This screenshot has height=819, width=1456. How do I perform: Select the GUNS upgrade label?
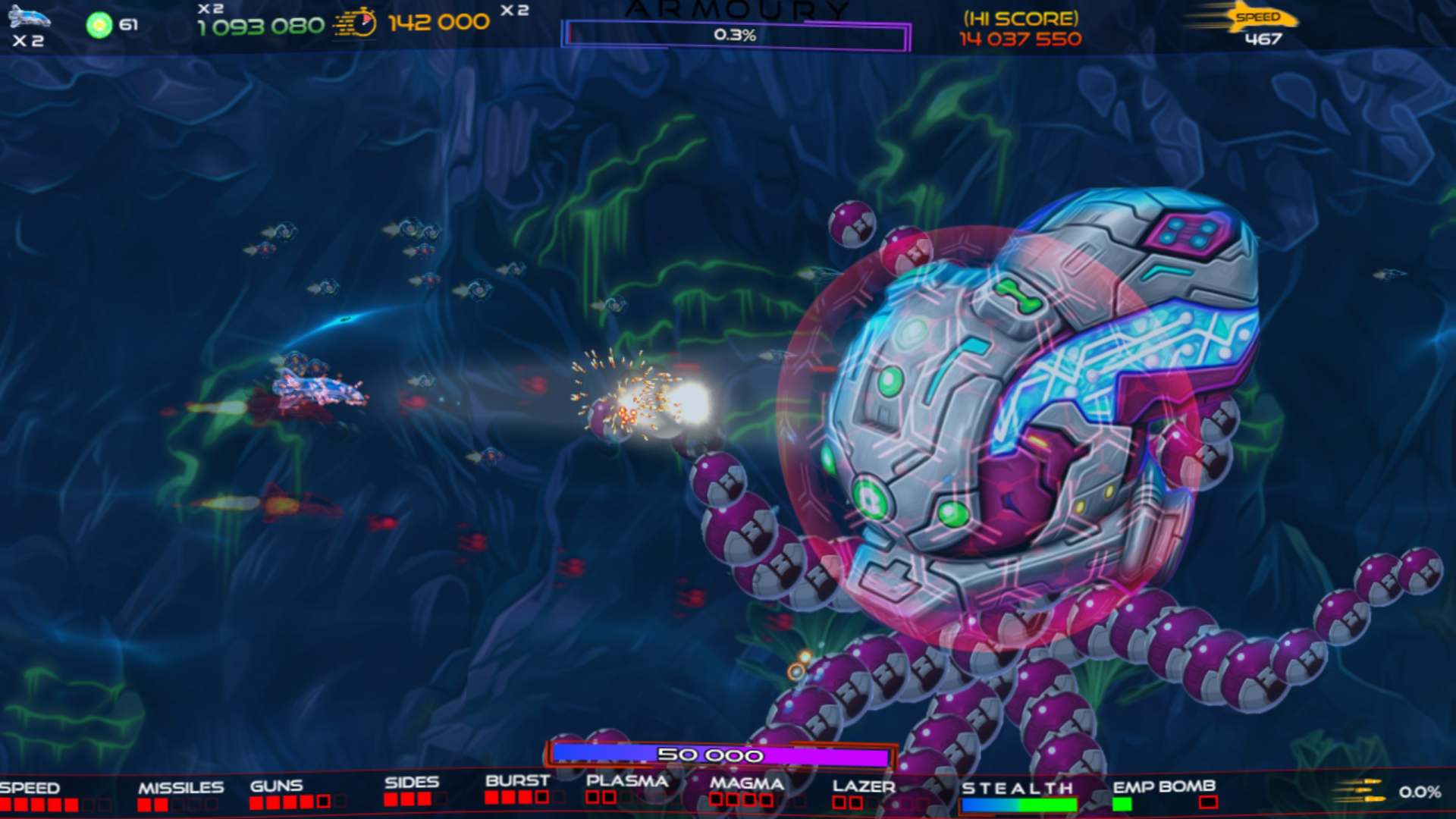[x=277, y=786]
